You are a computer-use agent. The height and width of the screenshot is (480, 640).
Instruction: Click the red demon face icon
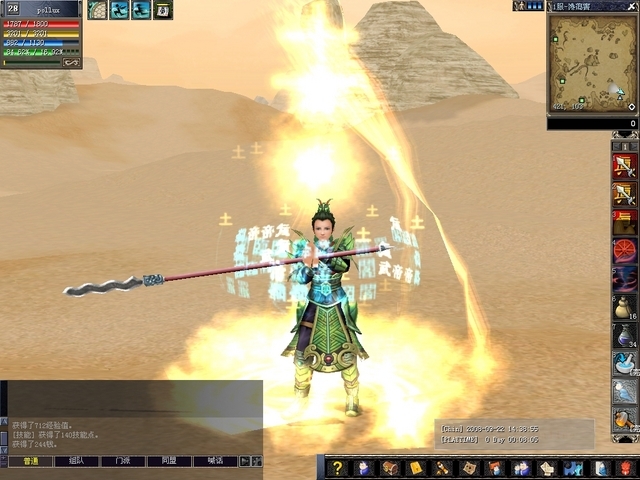(625, 468)
